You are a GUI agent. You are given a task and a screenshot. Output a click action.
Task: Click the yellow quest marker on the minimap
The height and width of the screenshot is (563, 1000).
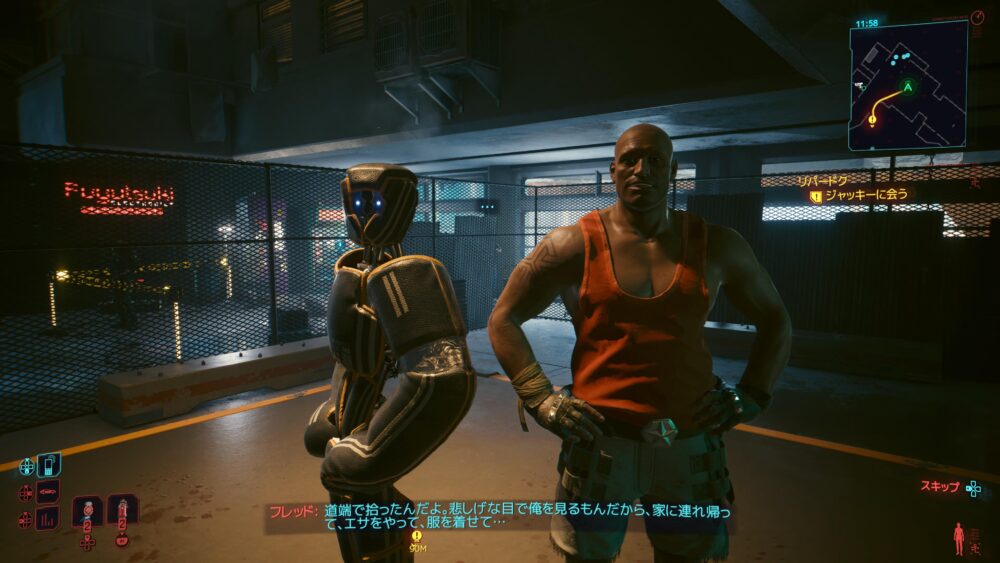tap(872, 120)
